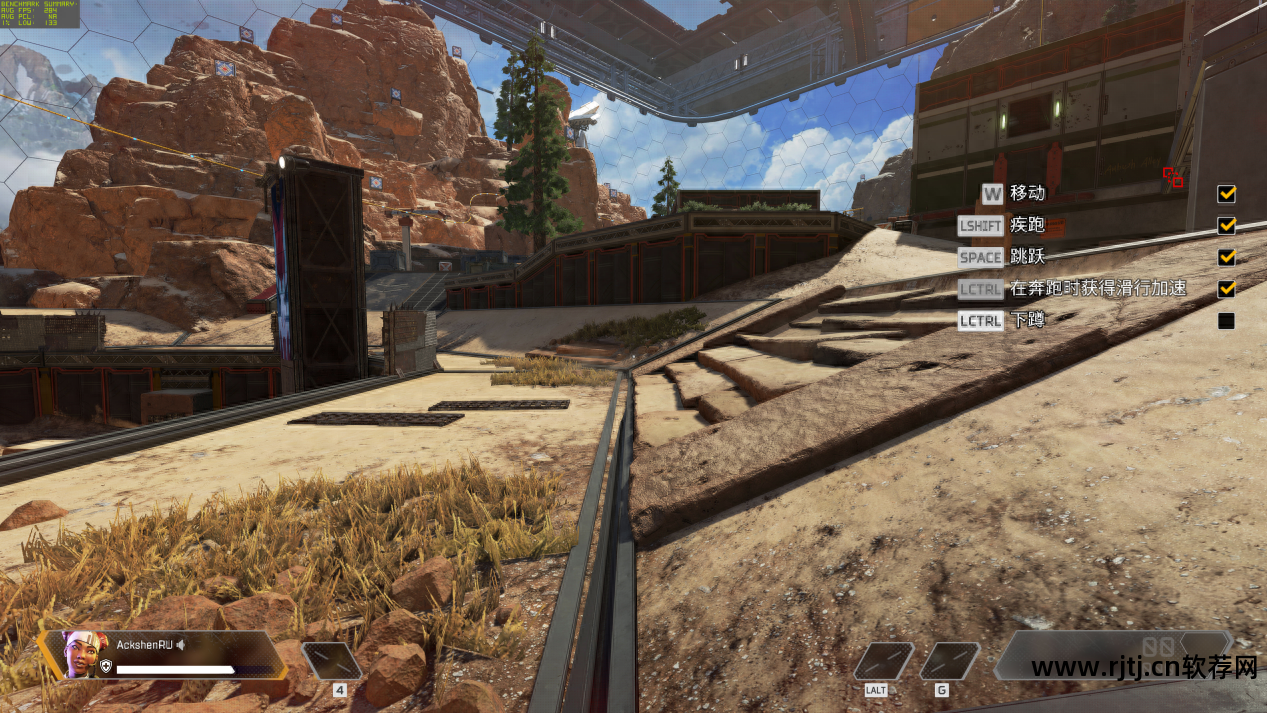Toggle the speaker icon beside AckshenRU
This screenshot has height=713, width=1267.
coord(181,645)
